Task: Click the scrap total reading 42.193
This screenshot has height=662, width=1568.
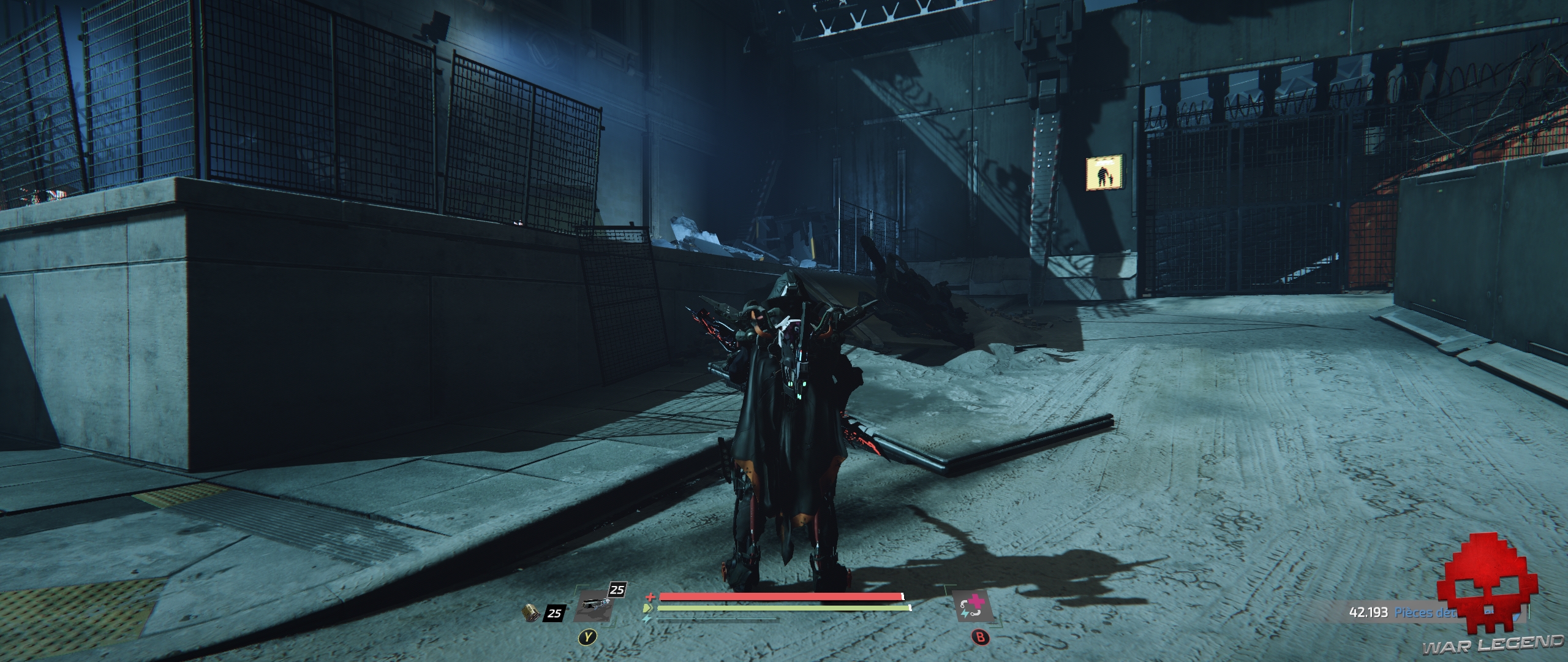Action: pos(1369,612)
